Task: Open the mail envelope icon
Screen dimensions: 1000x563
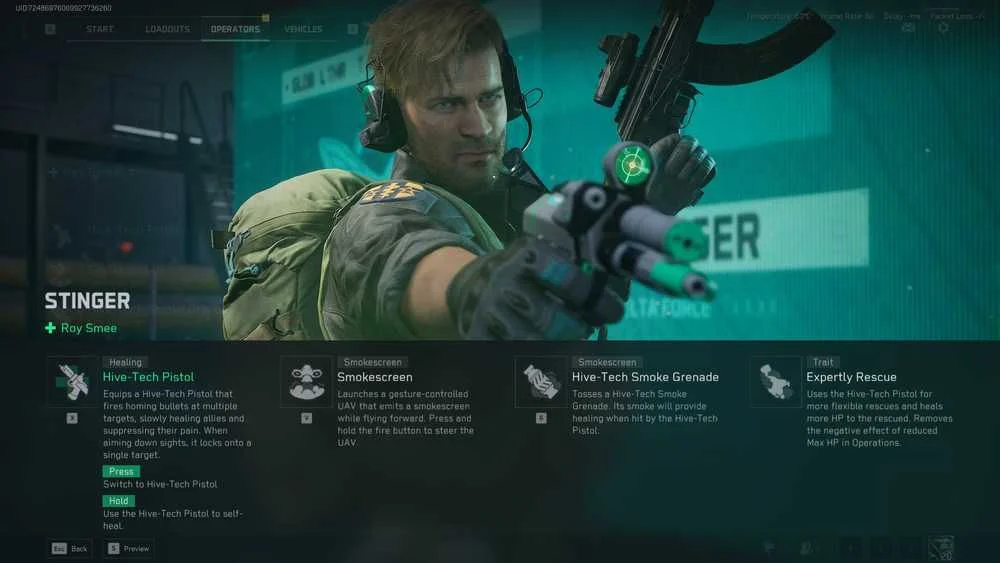Action: tap(908, 28)
